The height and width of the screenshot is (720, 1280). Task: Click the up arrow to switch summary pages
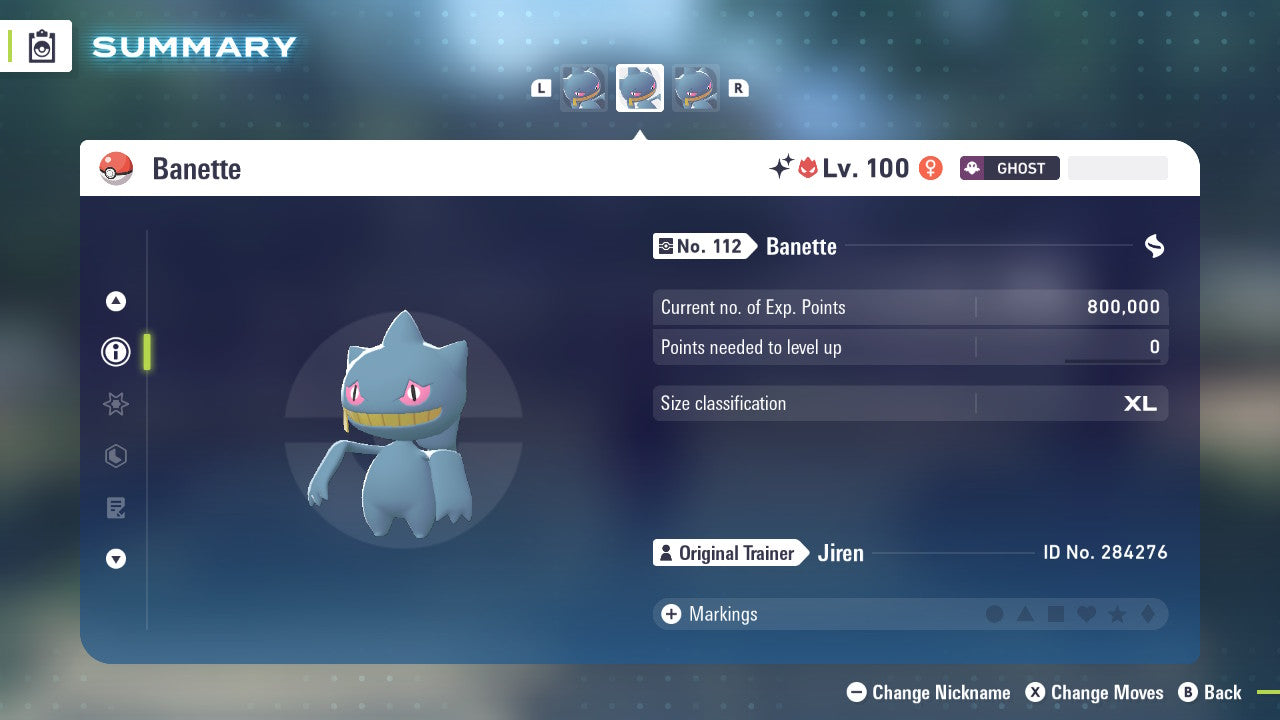pyautogui.click(x=115, y=301)
